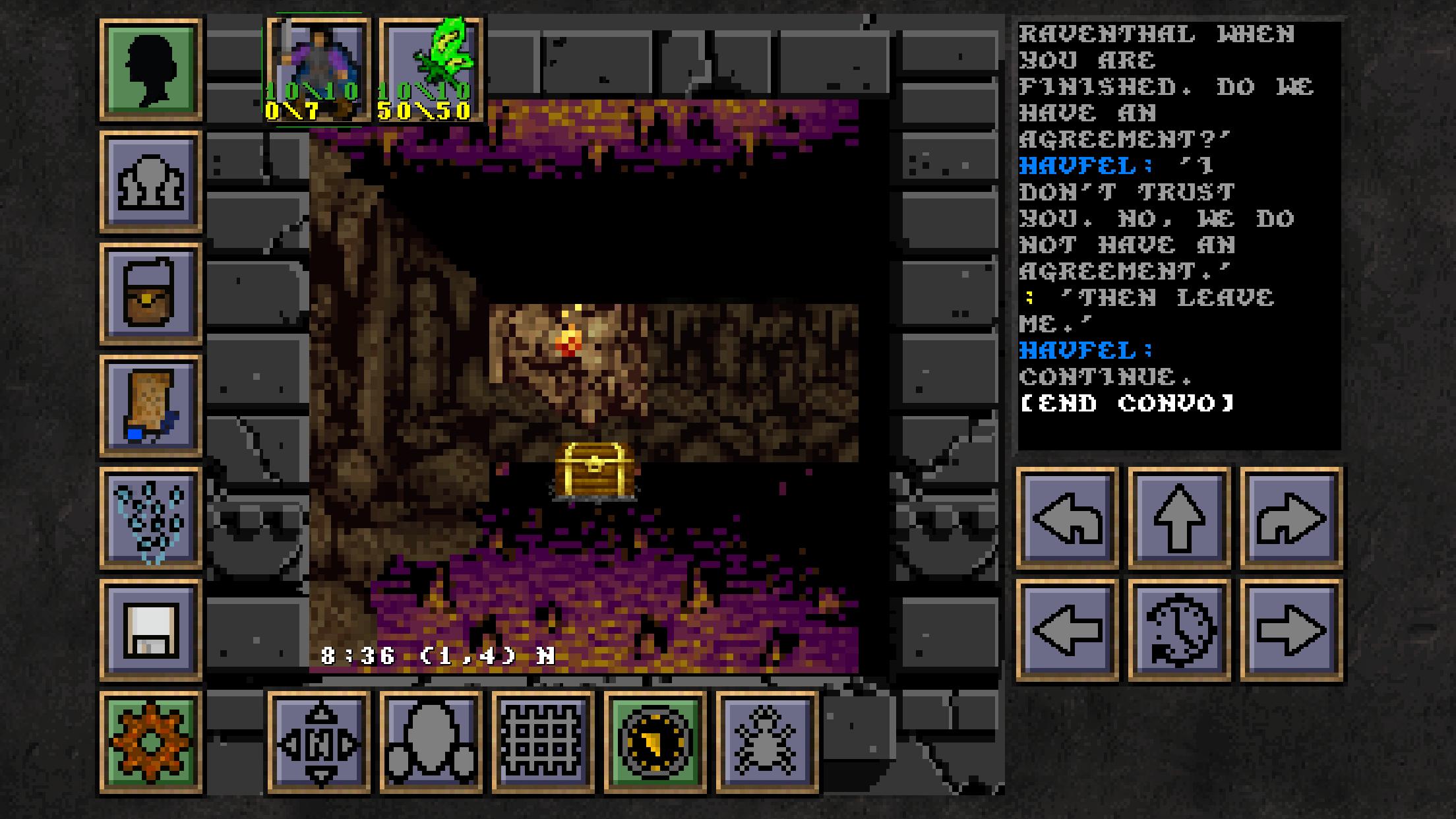This screenshot has width=1456, height=819.
Task: Open the spell beads icon
Action: (x=149, y=518)
